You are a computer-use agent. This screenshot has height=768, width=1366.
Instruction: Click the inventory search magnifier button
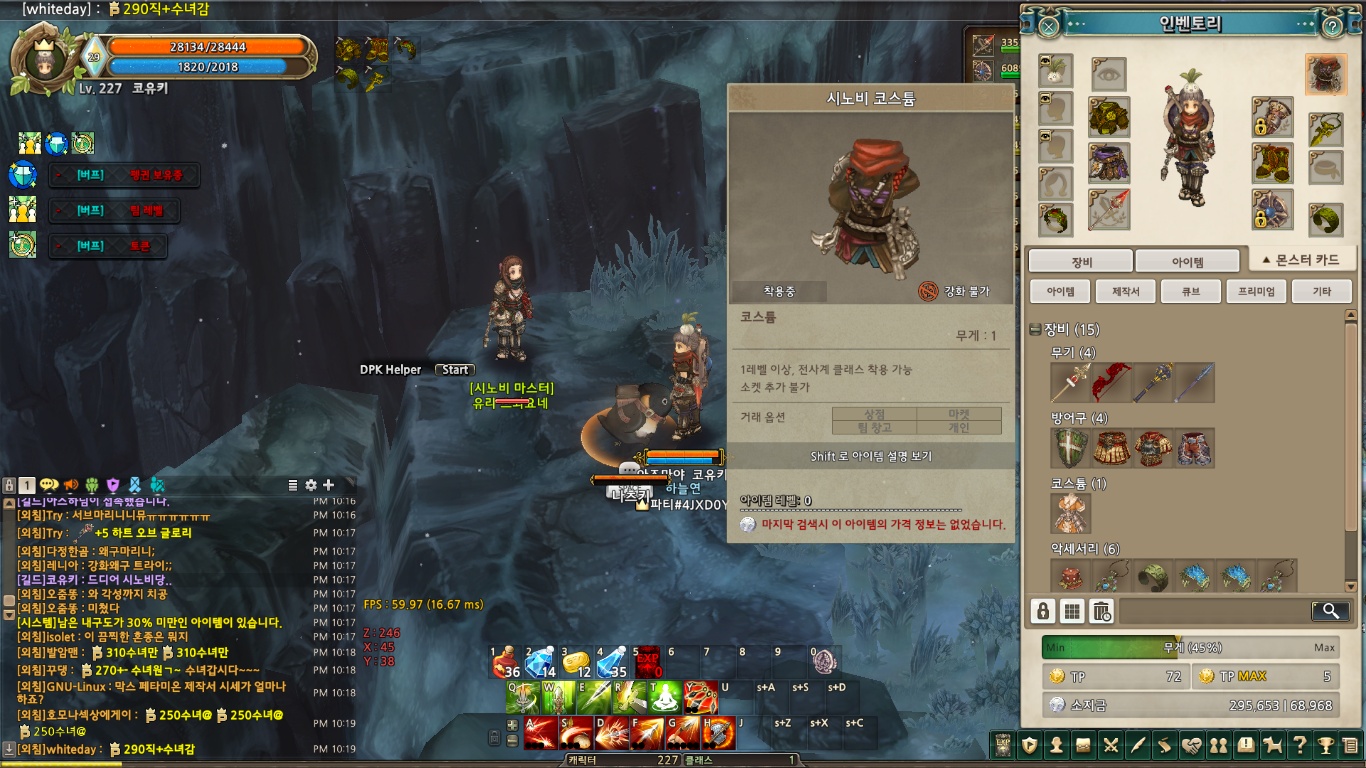pyautogui.click(x=1330, y=610)
